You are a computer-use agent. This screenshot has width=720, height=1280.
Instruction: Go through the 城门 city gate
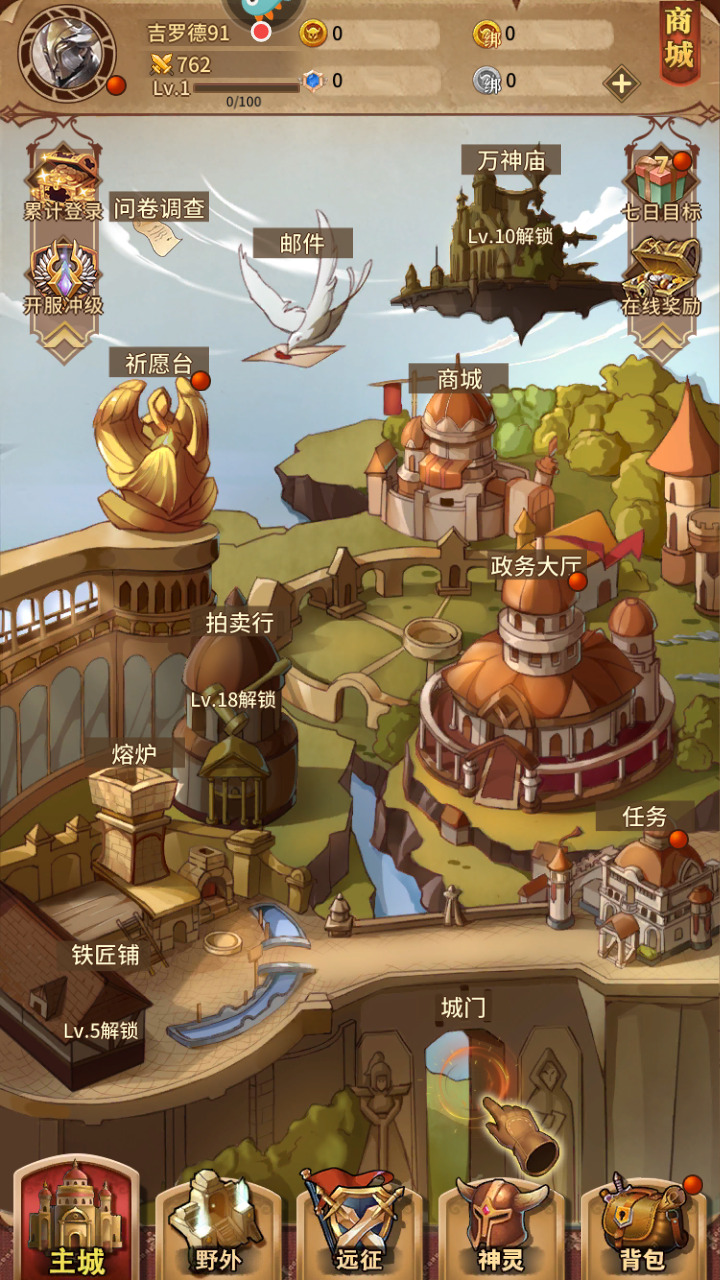[x=463, y=1080]
